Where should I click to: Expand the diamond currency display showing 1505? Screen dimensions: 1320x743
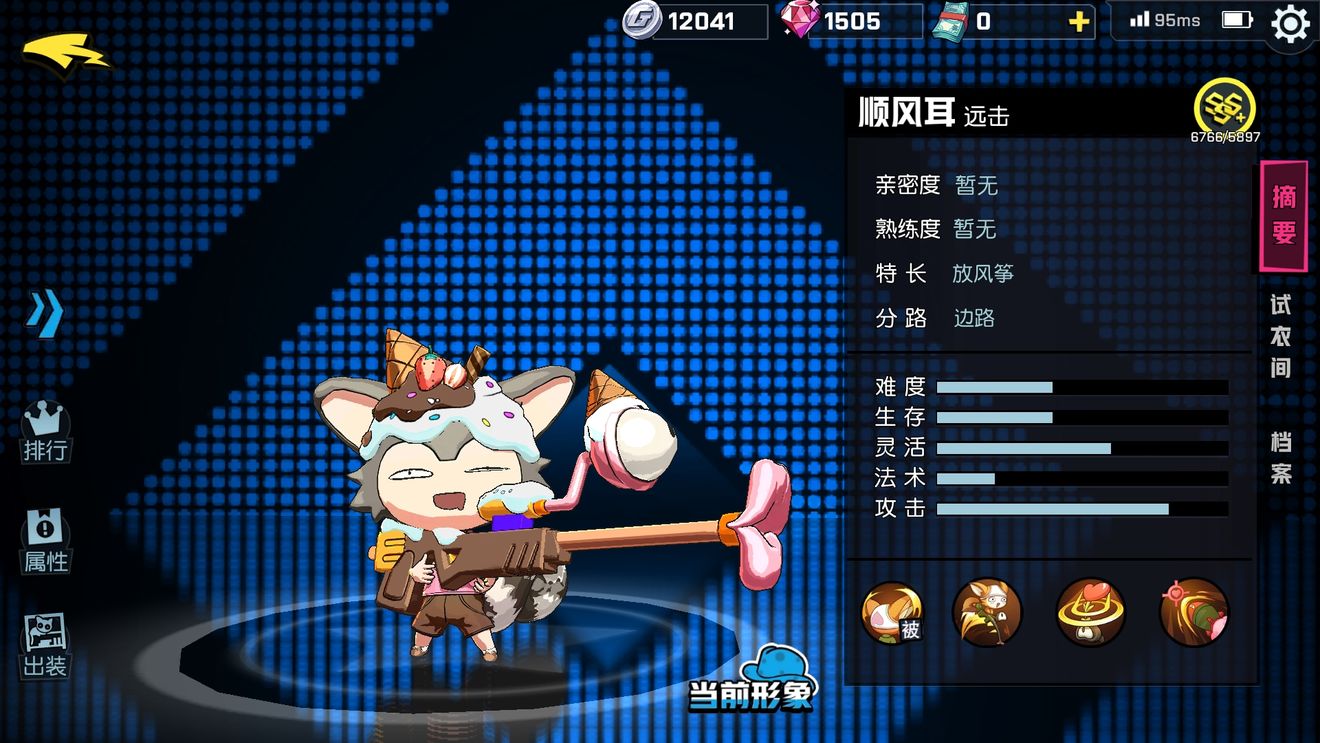(x=850, y=20)
